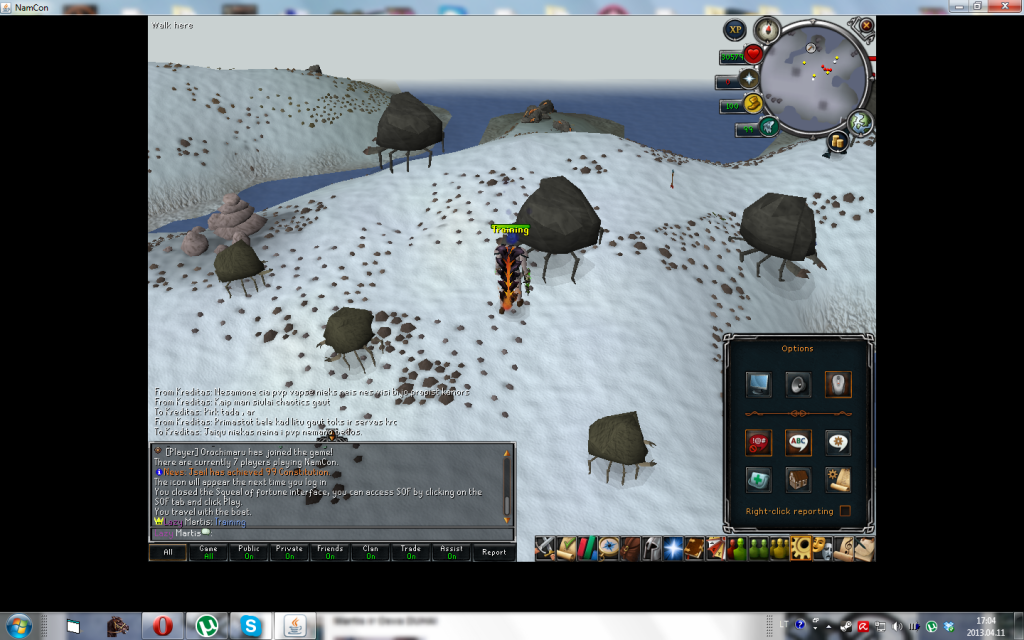Open the worn equipment helmet tab
Screen dimensions: 1024x640
coord(651,548)
